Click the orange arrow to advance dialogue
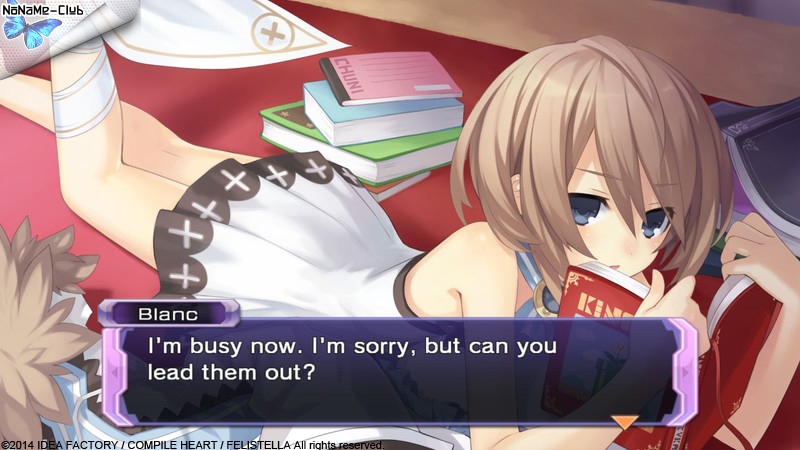 pyautogui.click(x=625, y=422)
